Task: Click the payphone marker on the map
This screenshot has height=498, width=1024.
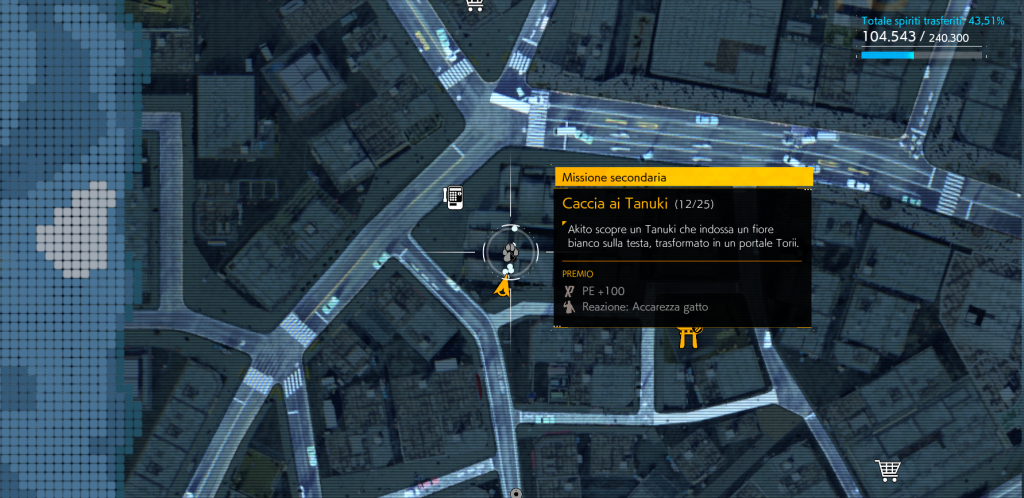Action: 454,196
